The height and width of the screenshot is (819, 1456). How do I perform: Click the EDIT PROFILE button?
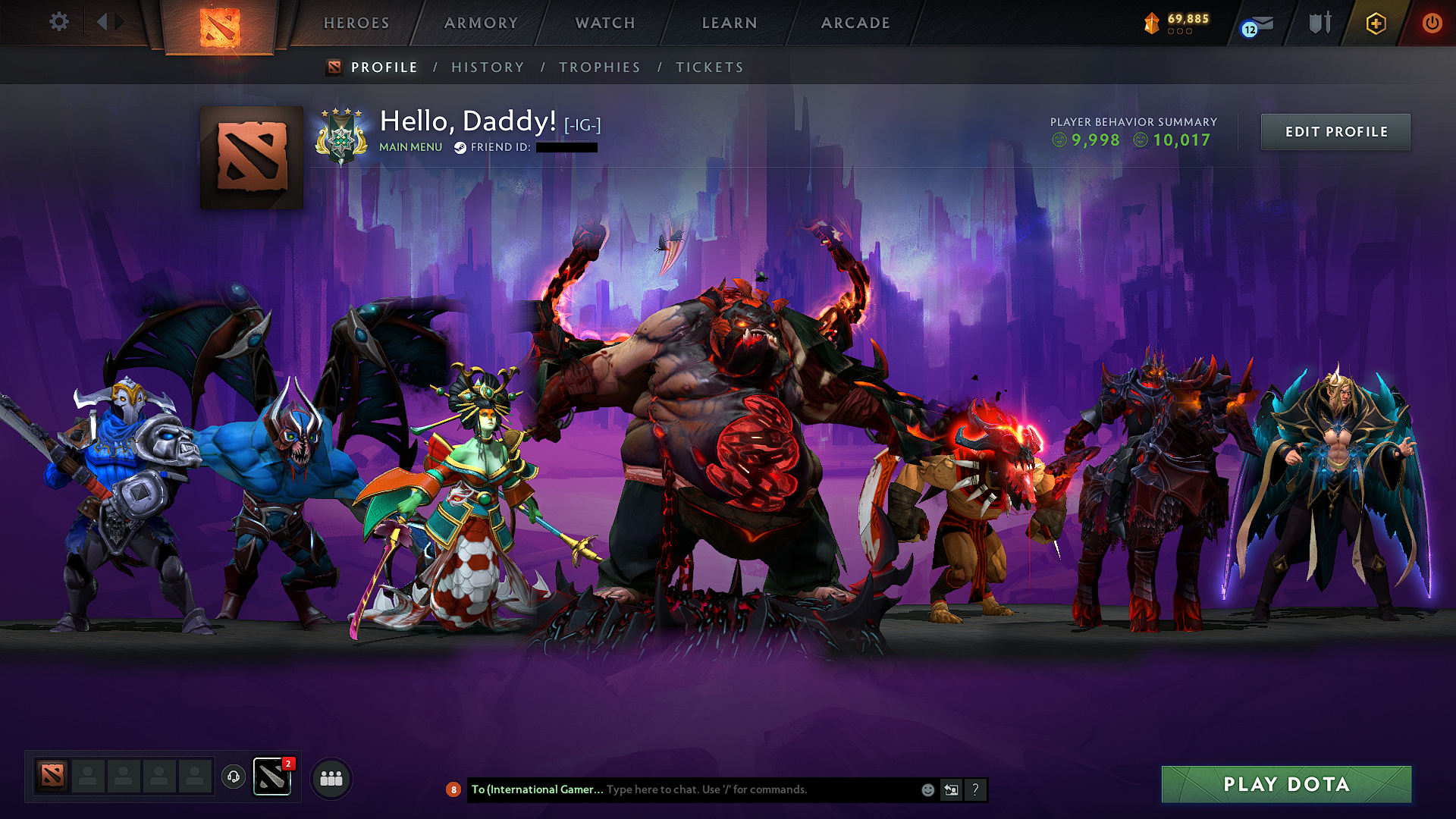tap(1335, 131)
